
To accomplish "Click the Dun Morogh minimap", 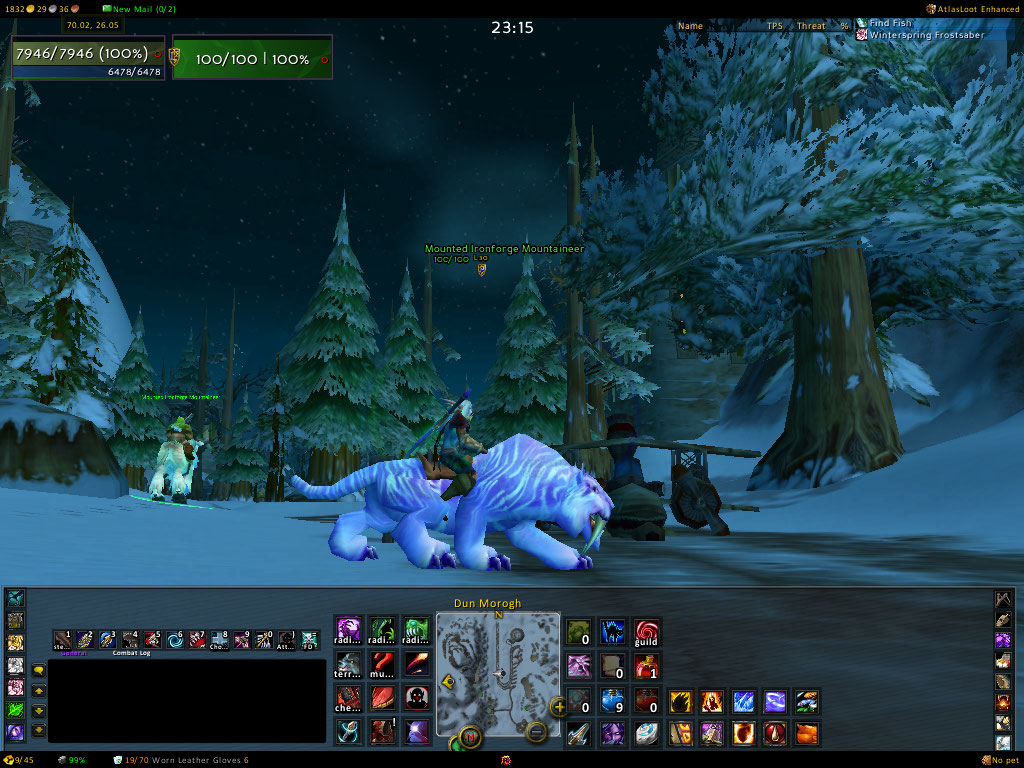I will (497, 672).
